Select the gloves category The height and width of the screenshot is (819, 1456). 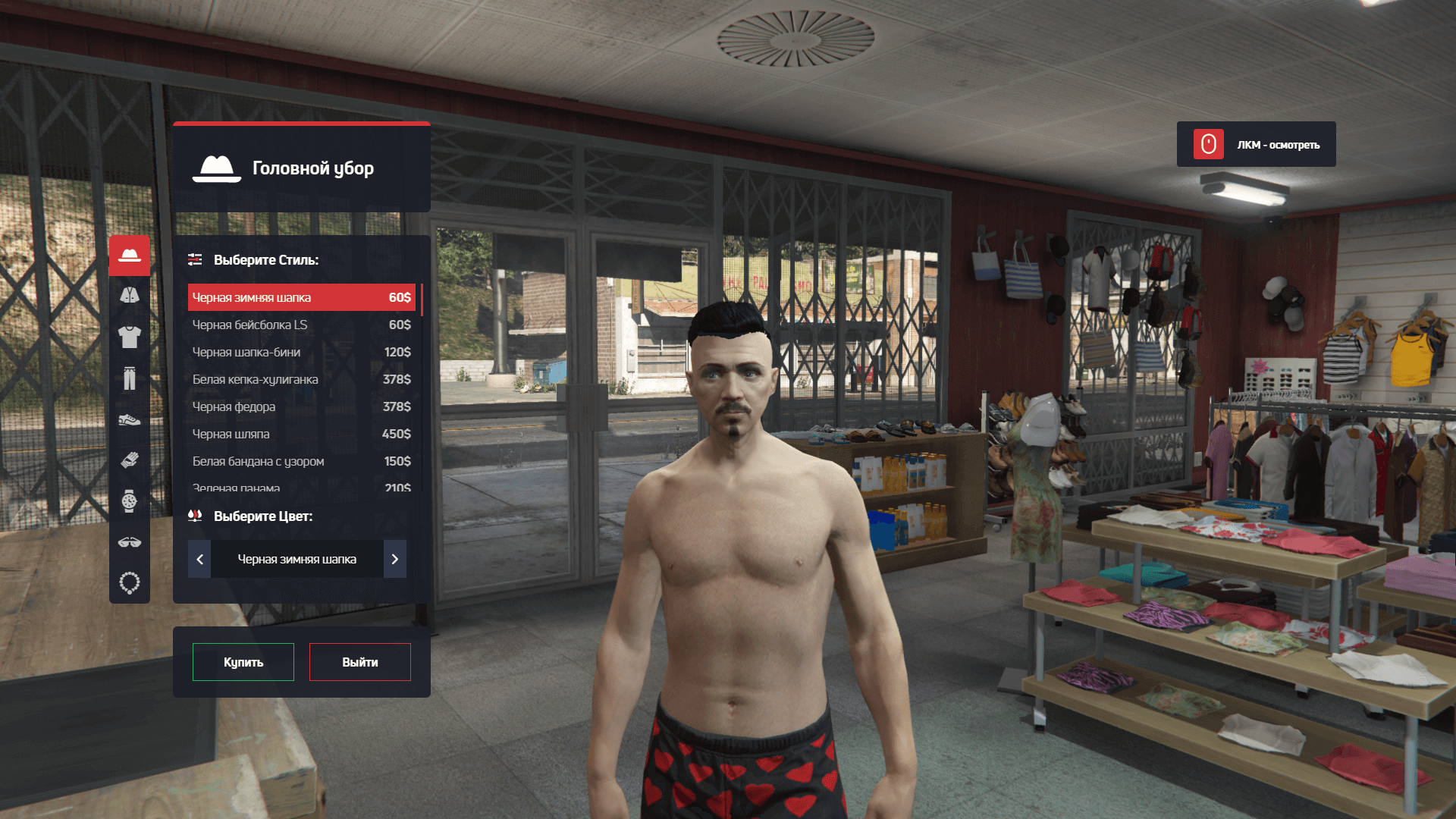pyautogui.click(x=130, y=460)
